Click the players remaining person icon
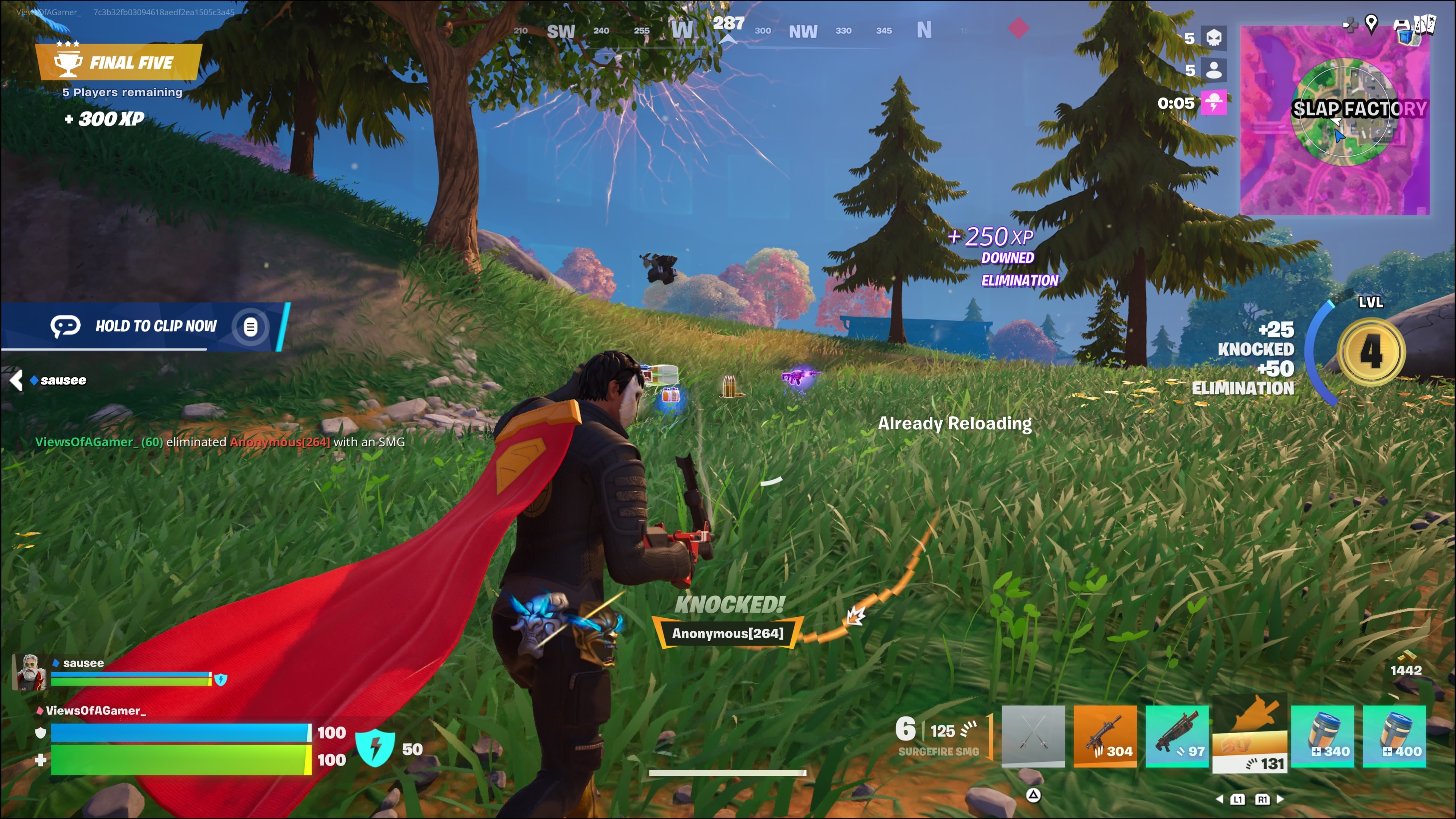Viewport: 1456px width, 819px height. coord(1213,70)
